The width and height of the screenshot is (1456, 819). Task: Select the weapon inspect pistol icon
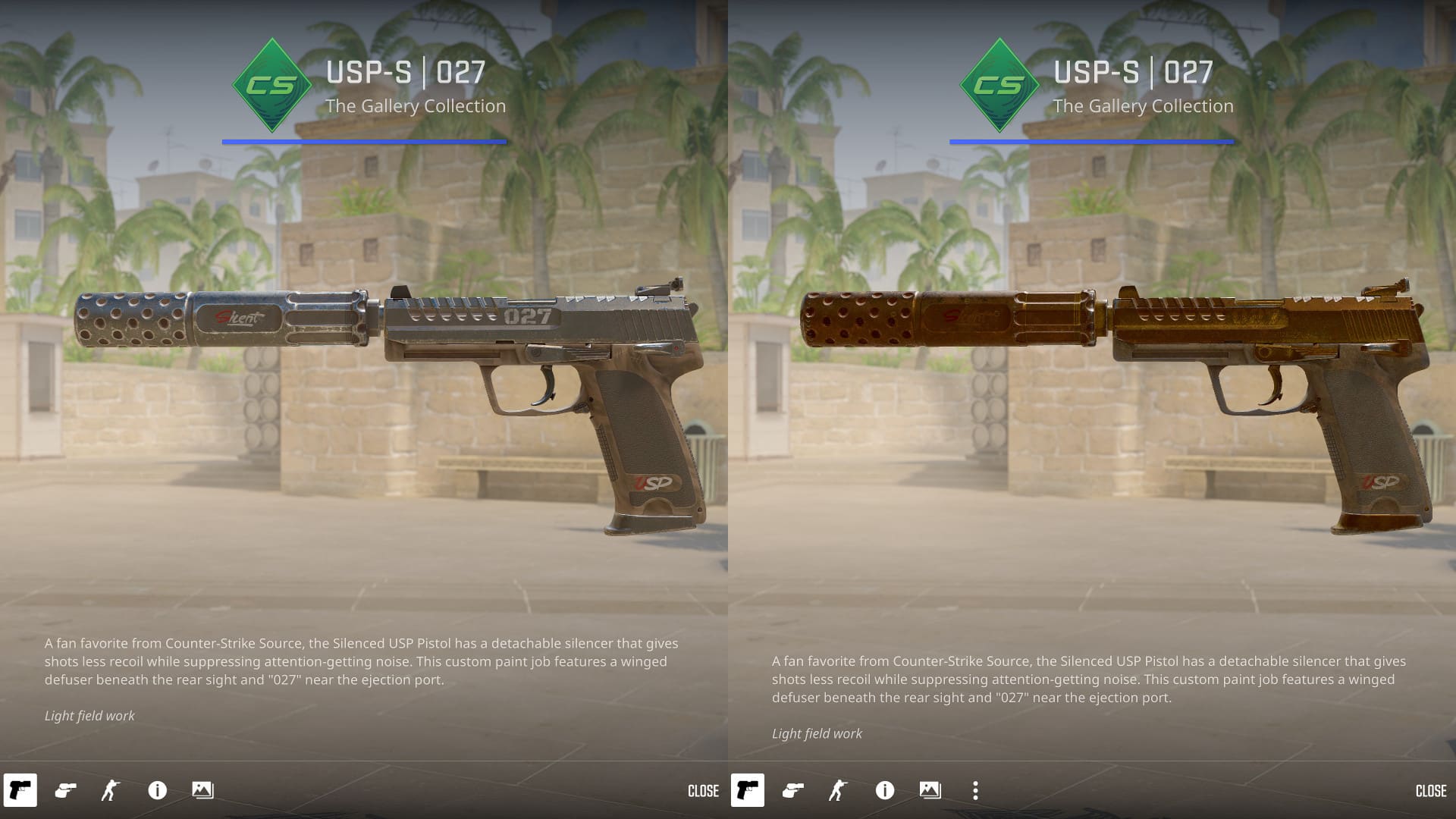click(x=19, y=791)
